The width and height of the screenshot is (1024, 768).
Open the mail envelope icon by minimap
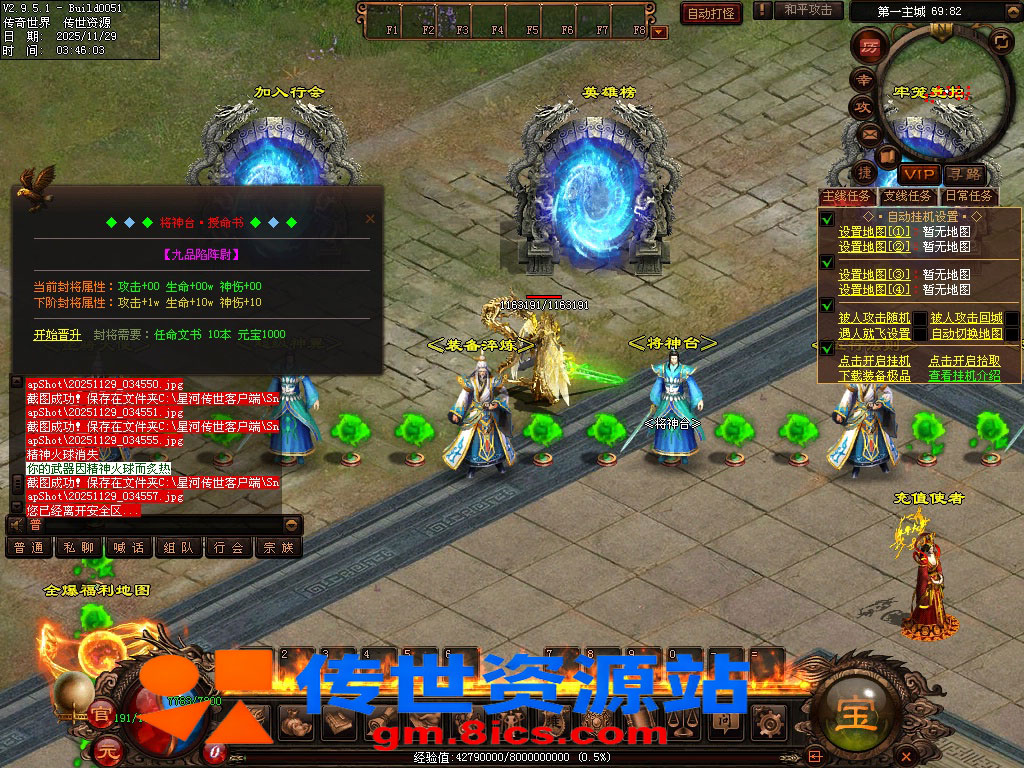click(x=870, y=134)
